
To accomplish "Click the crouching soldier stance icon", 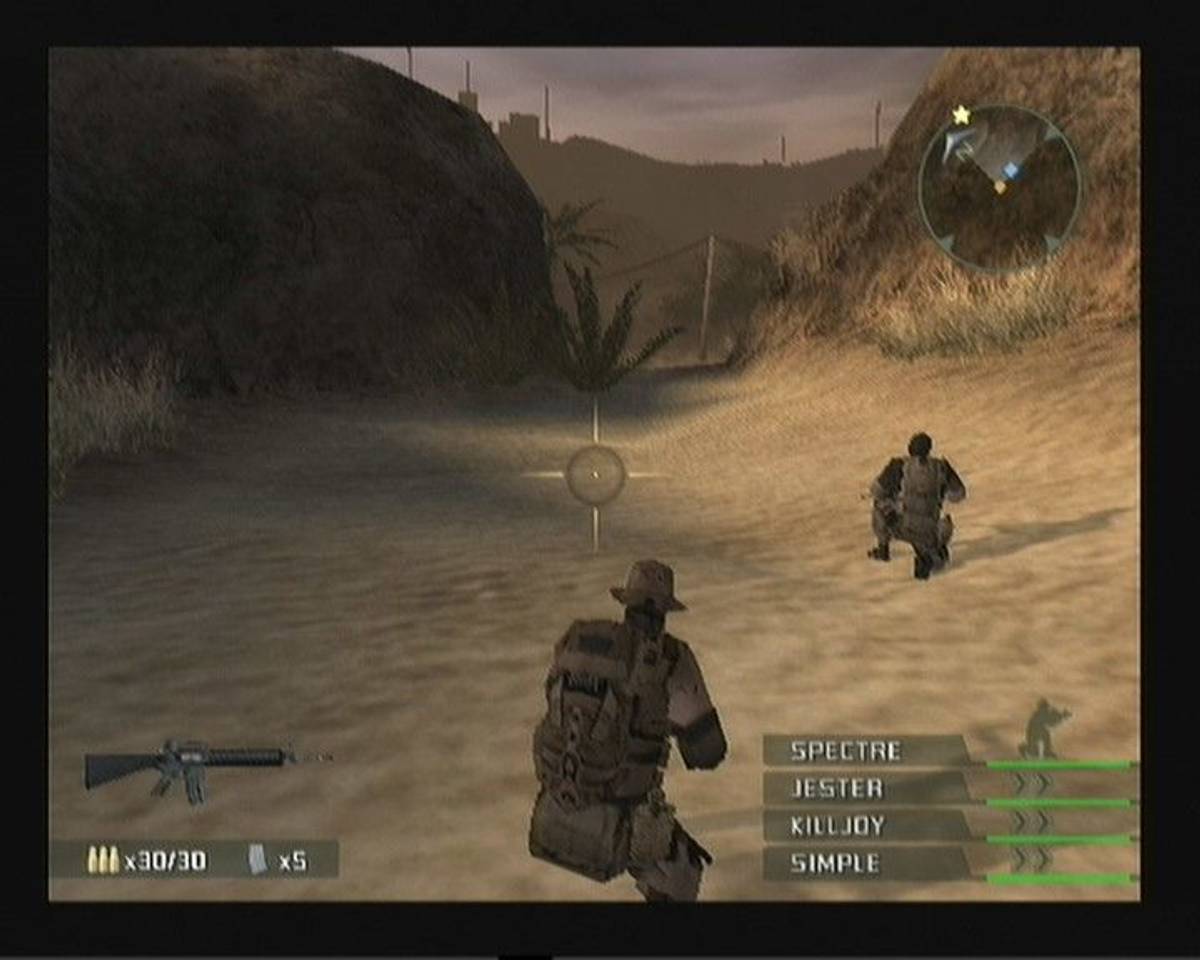I will 1043,727.
